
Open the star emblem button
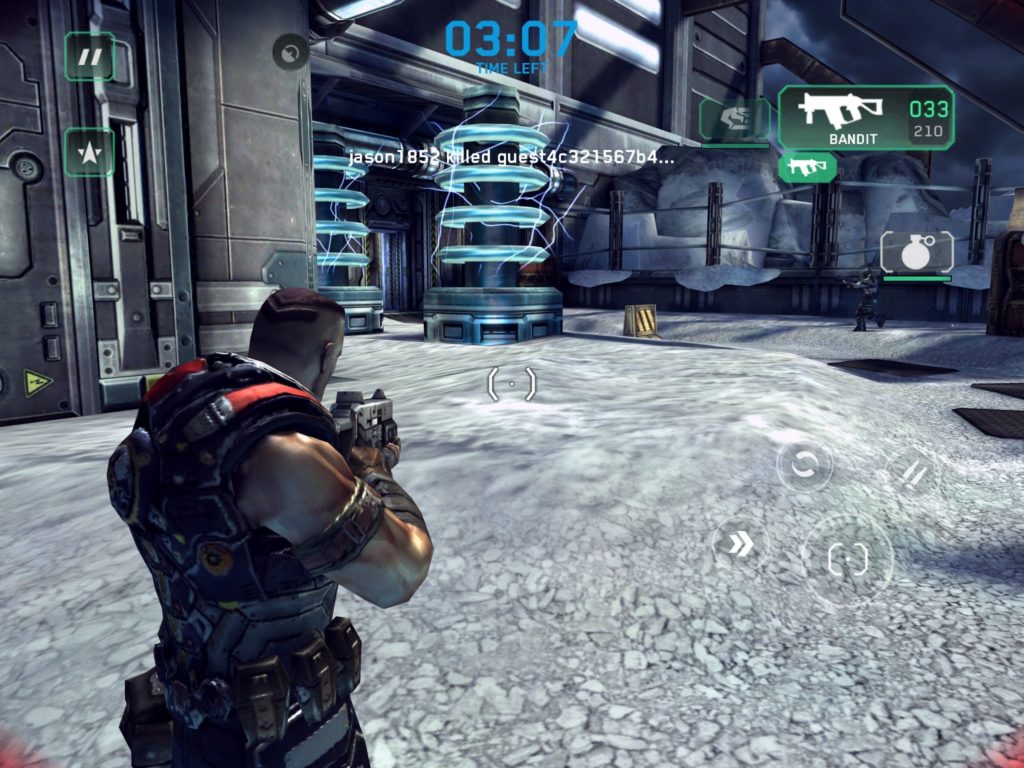[x=90, y=152]
